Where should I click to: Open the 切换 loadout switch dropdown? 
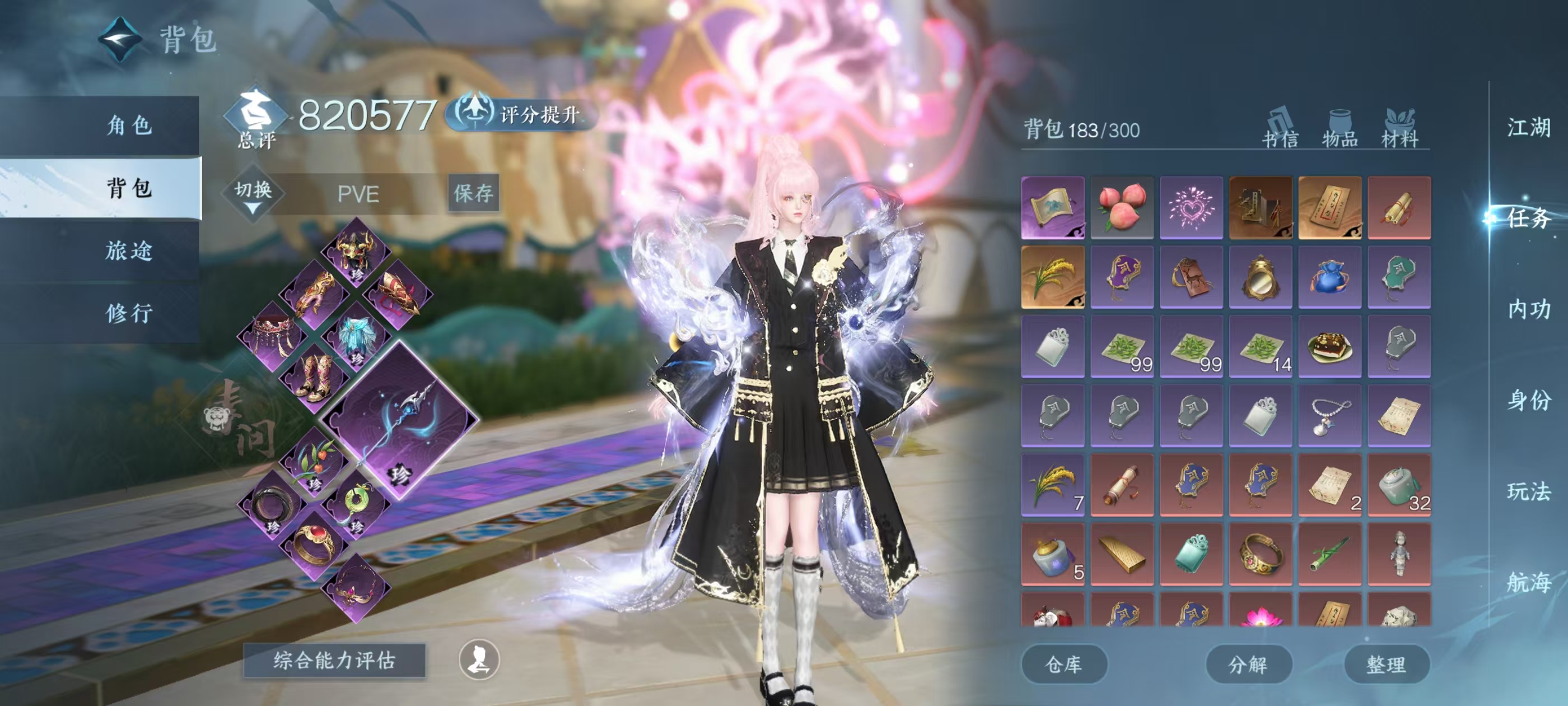click(253, 194)
